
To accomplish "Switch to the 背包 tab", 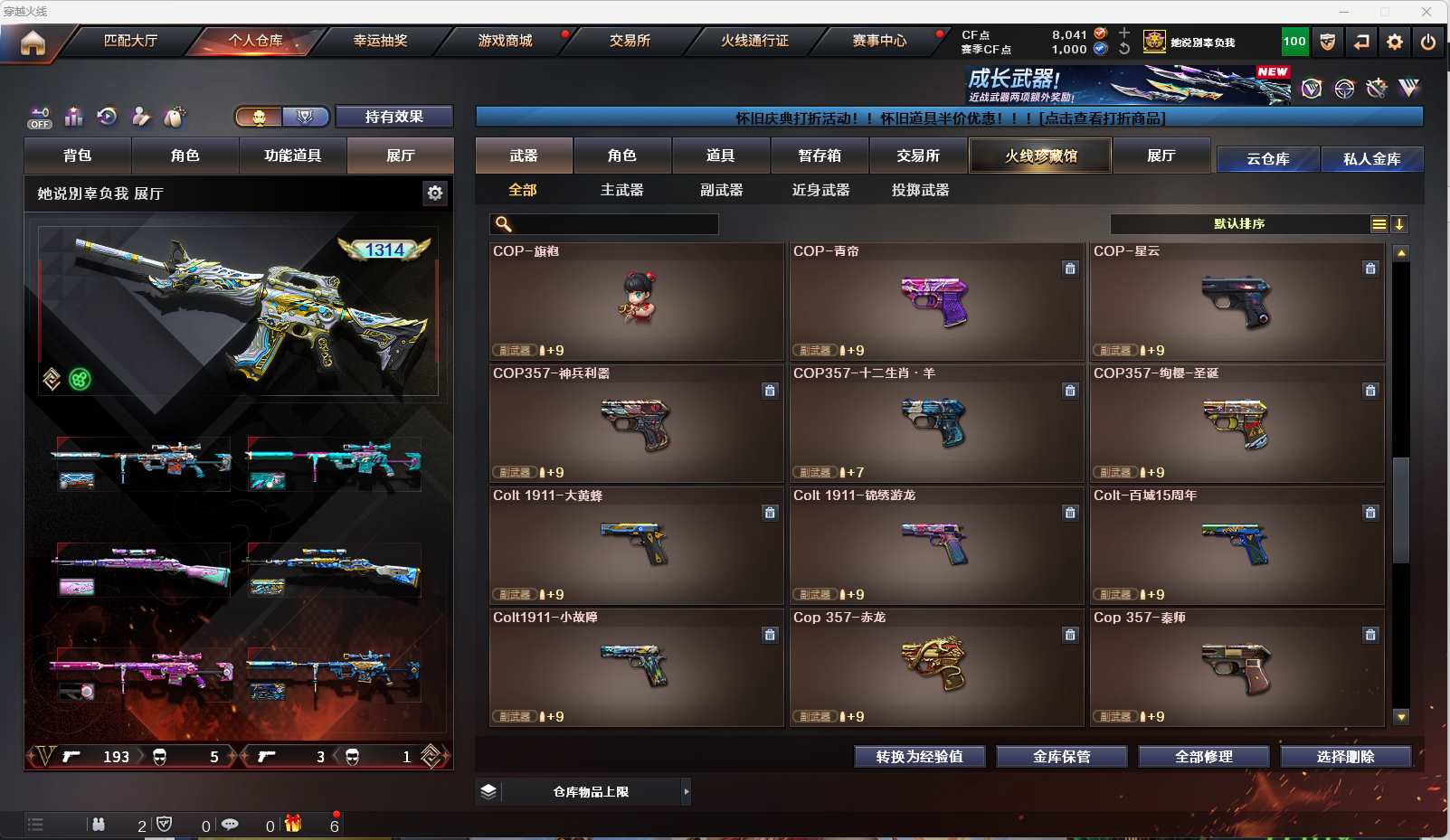I will [78, 156].
